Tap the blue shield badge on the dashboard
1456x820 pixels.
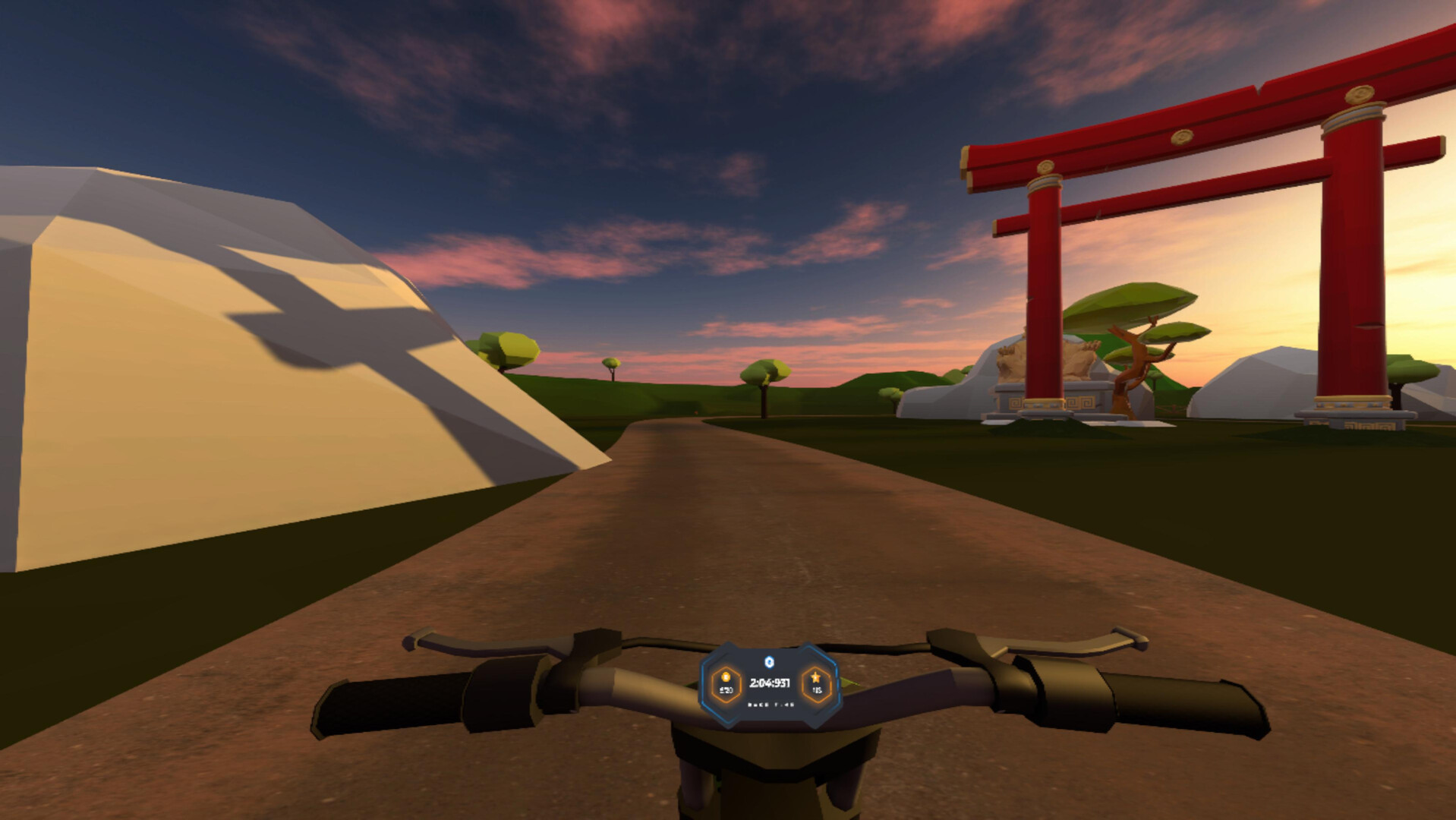(x=770, y=661)
